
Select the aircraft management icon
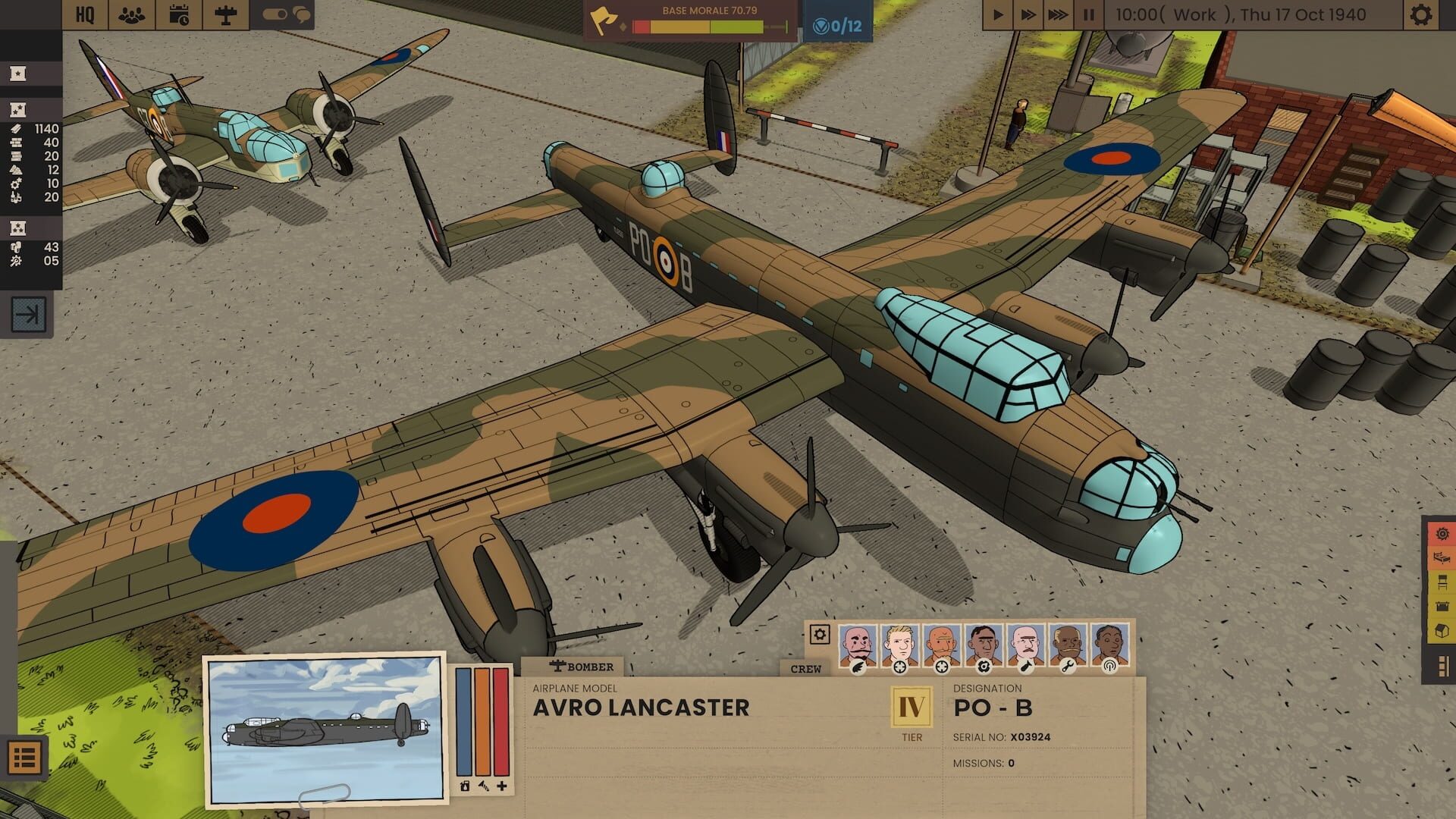click(225, 13)
